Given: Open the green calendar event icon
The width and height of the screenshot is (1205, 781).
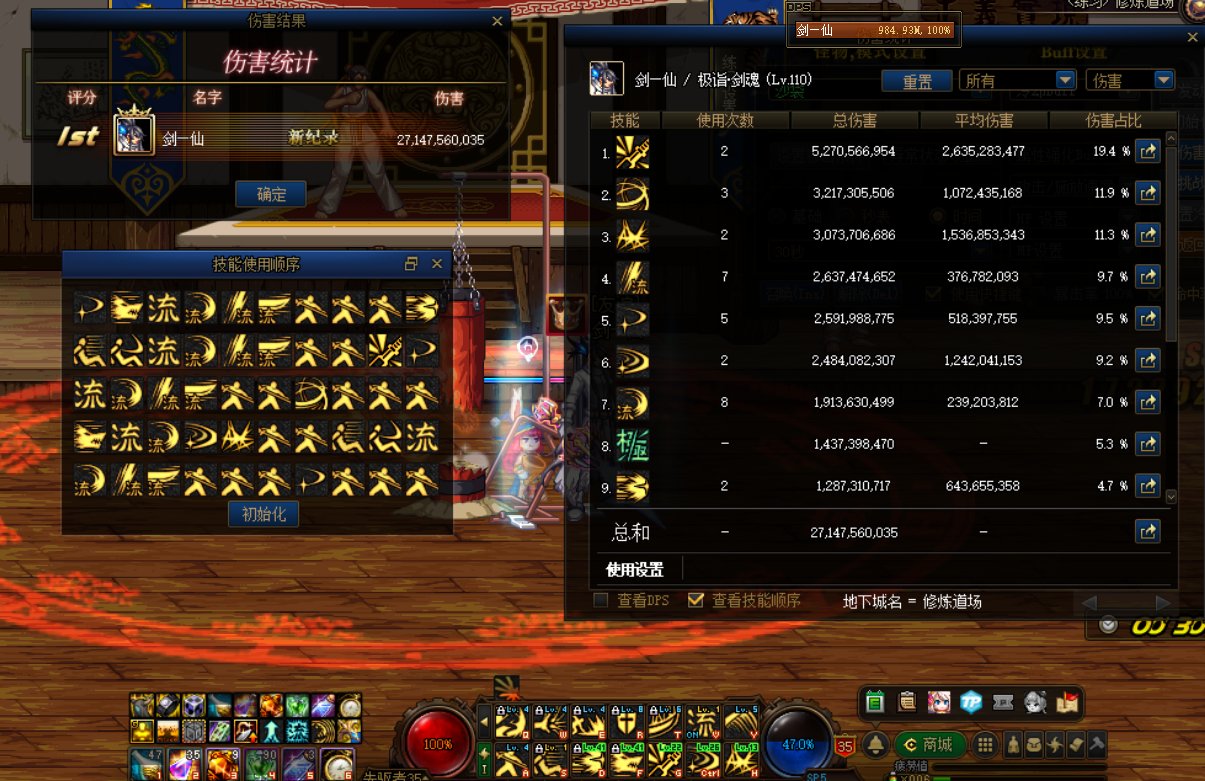Looking at the screenshot, I should coord(875,702).
